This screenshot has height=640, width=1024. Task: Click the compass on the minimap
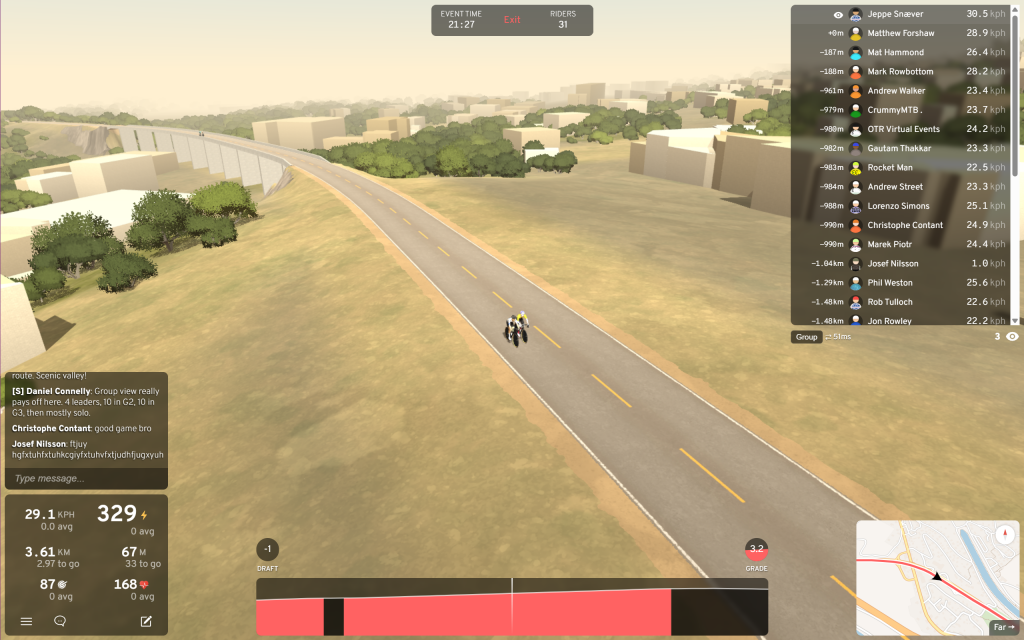point(1005,534)
